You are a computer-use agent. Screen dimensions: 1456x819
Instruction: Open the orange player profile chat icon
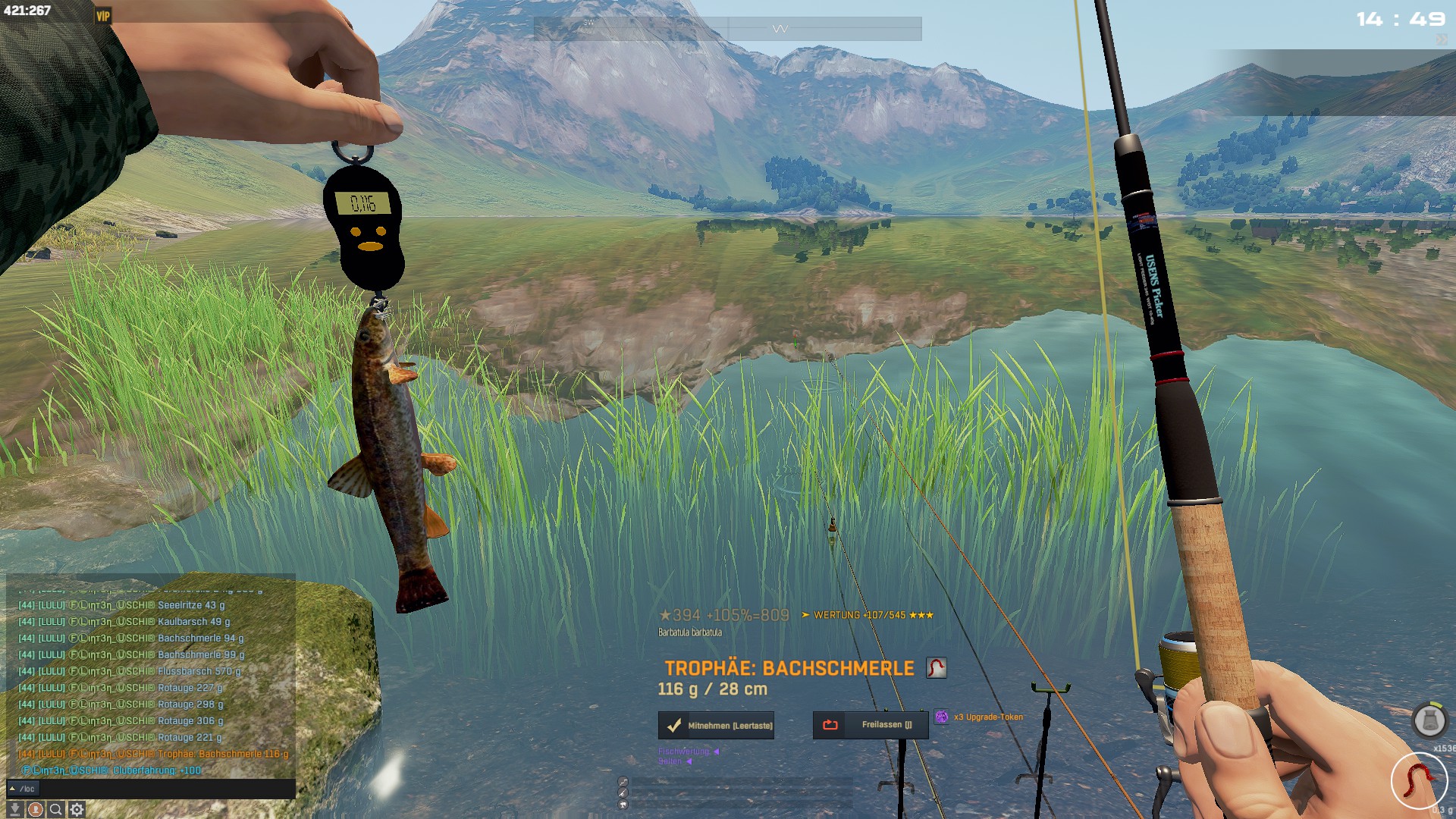click(35, 810)
